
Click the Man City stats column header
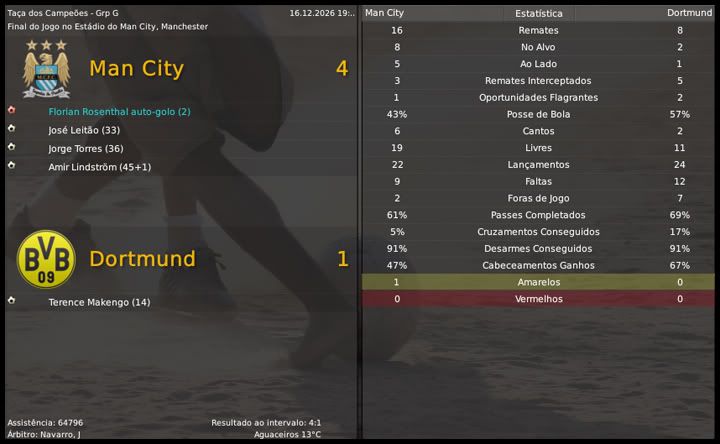(x=385, y=13)
